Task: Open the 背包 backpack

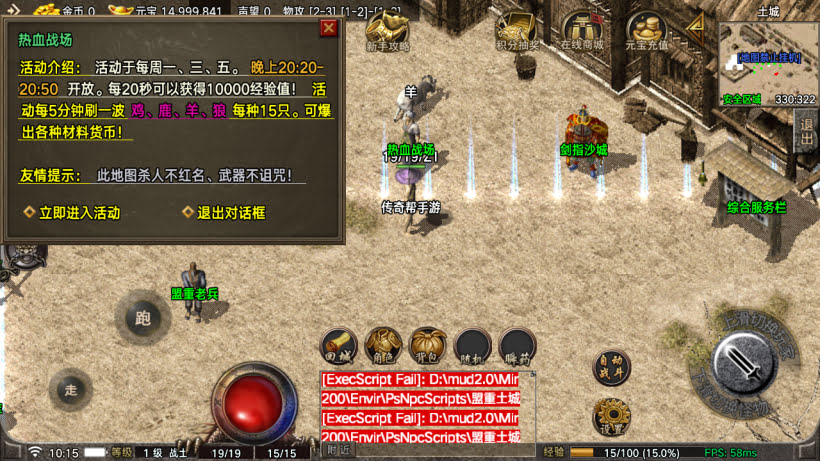Action: pyautogui.click(x=428, y=345)
